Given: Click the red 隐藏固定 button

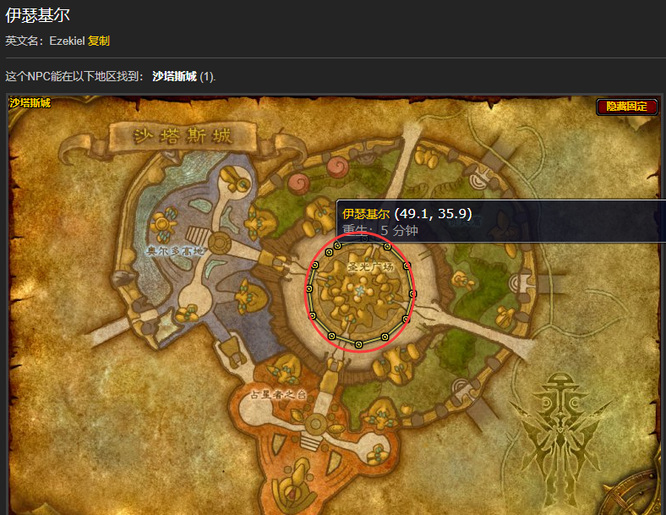Looking at the screenshot, I should (x=627, y=106).
